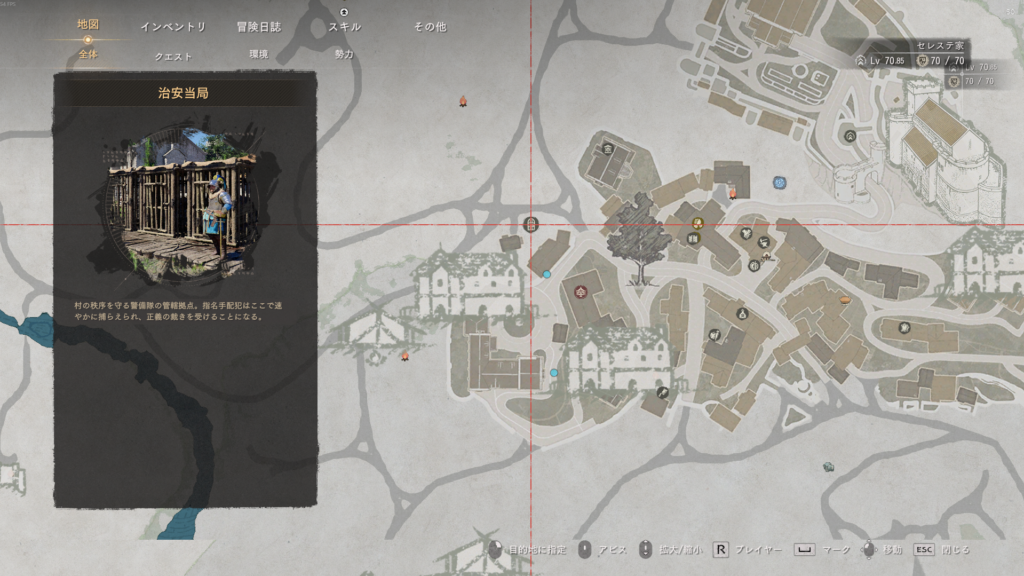The height and width of the screenshot is (576, 1024).
Task: Select the orange bread marker on the map
Action: pyautogui.click(x=845, y=298)
